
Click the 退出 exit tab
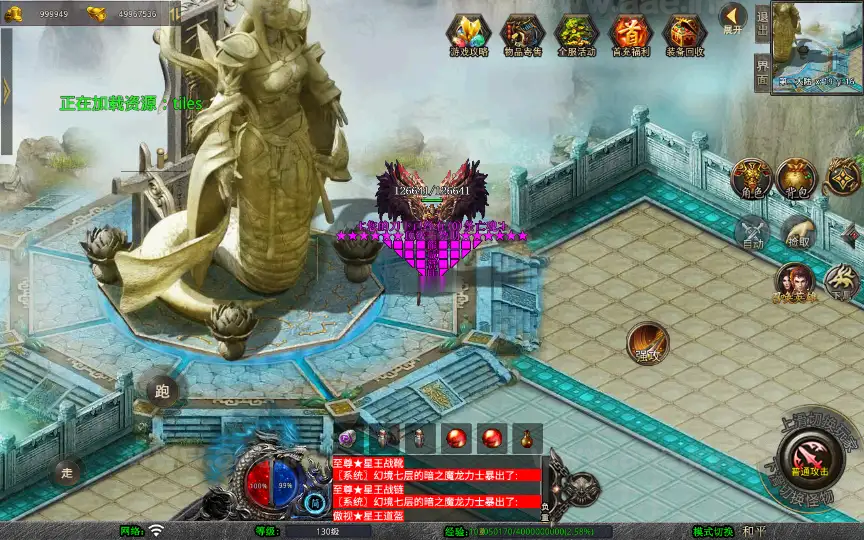[x=762, y=22]
